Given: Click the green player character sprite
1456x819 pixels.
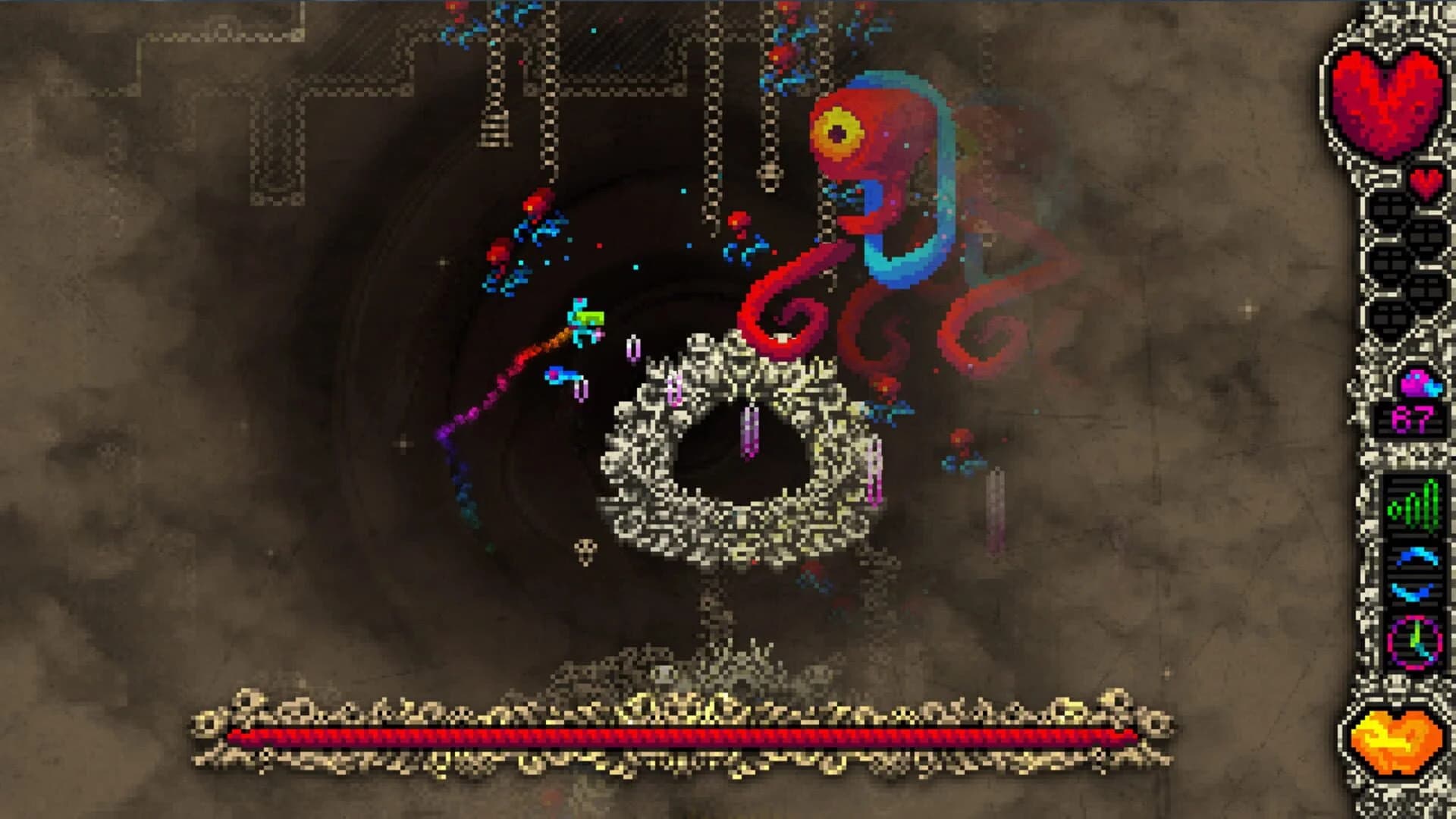Looking at the screenshot, I should [584, 318].
